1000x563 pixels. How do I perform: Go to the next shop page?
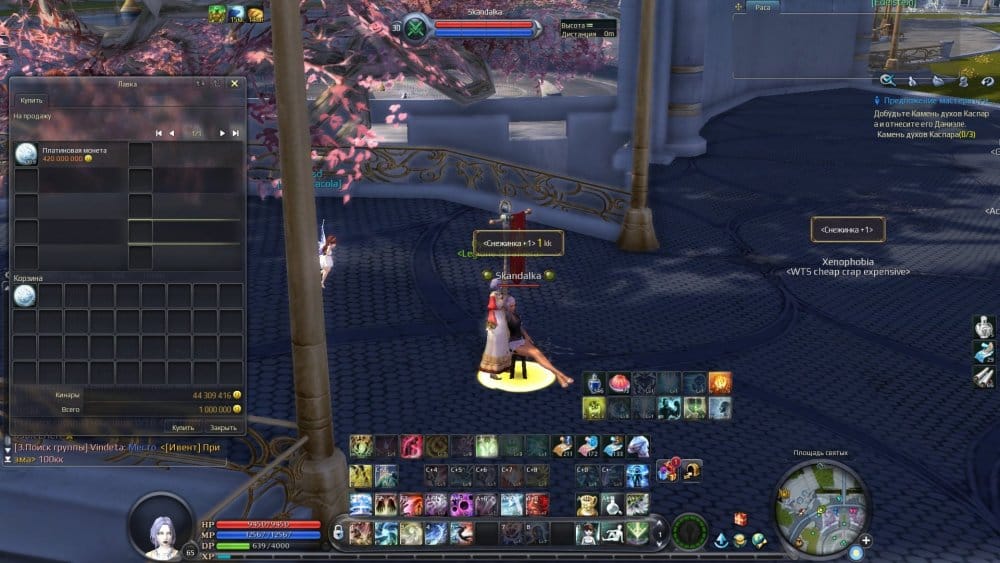point(221,133)
